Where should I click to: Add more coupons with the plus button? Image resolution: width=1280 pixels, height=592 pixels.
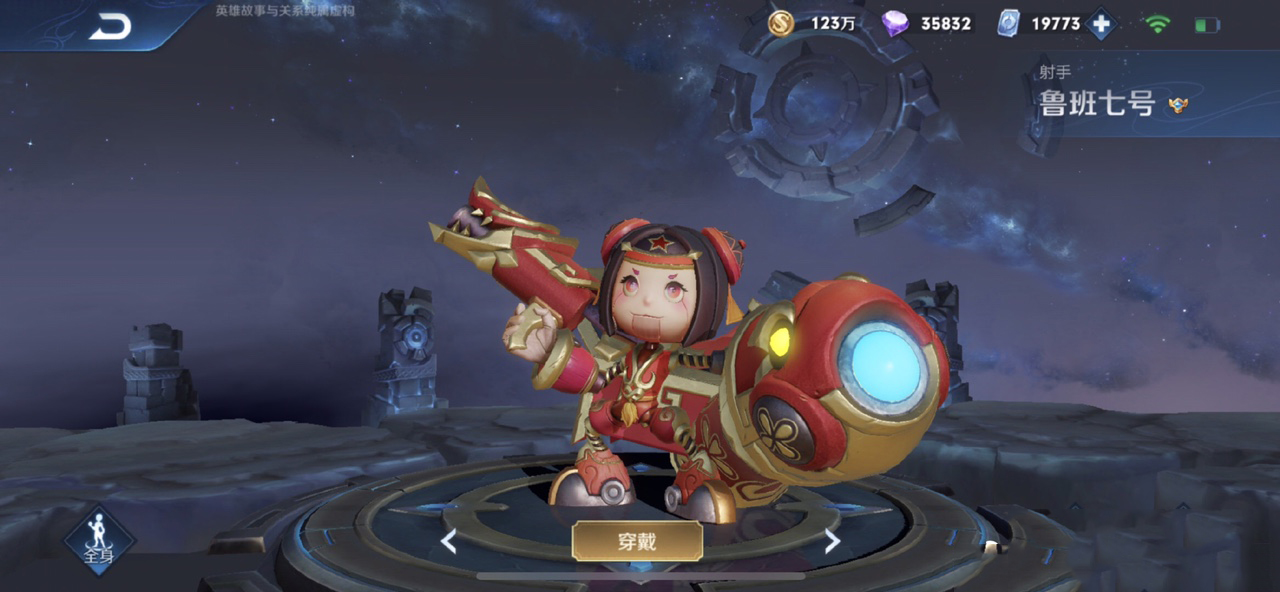pyautogui.click(x=1101, y=24)
